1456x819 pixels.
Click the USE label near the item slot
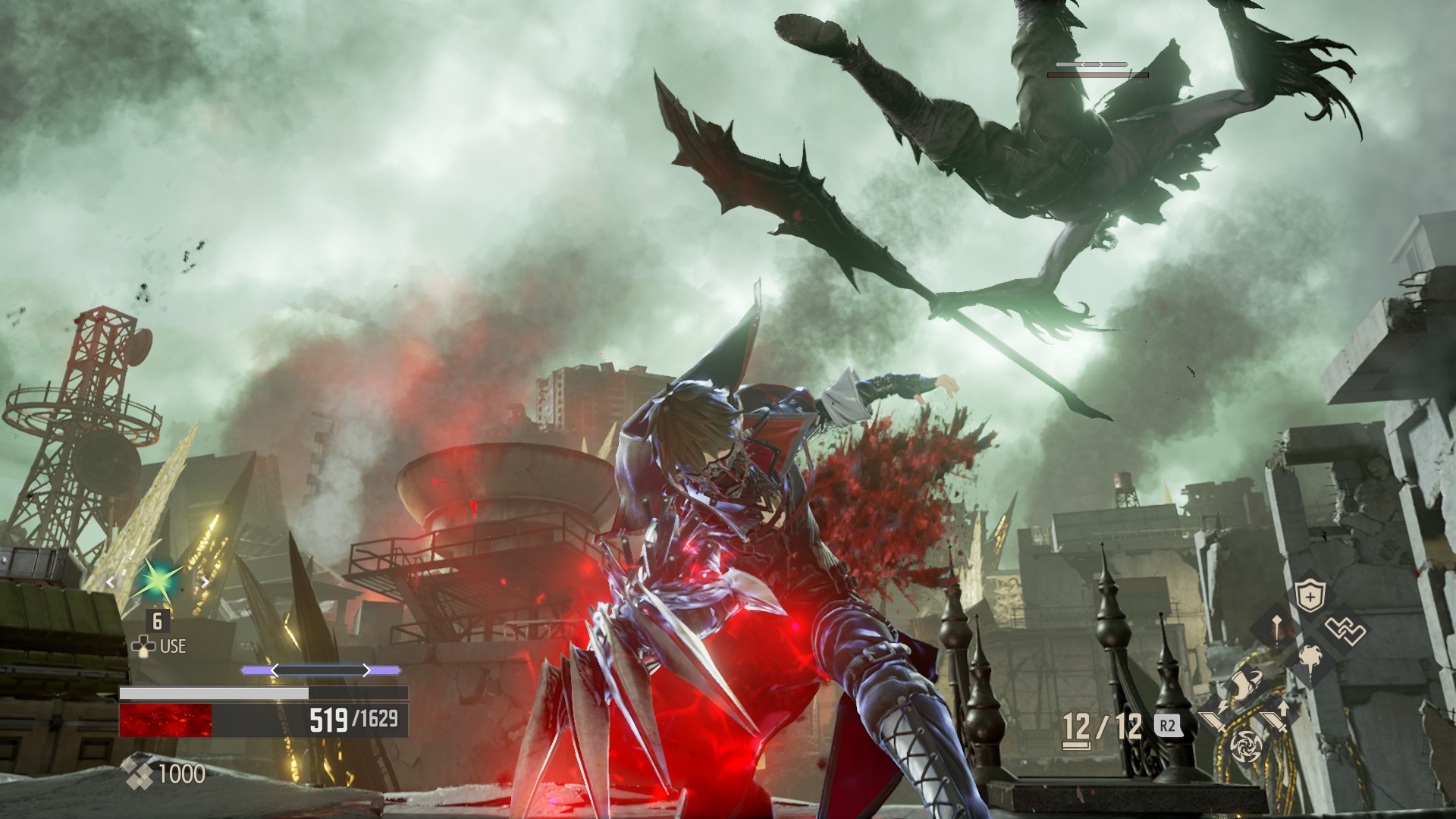(173, 645)
